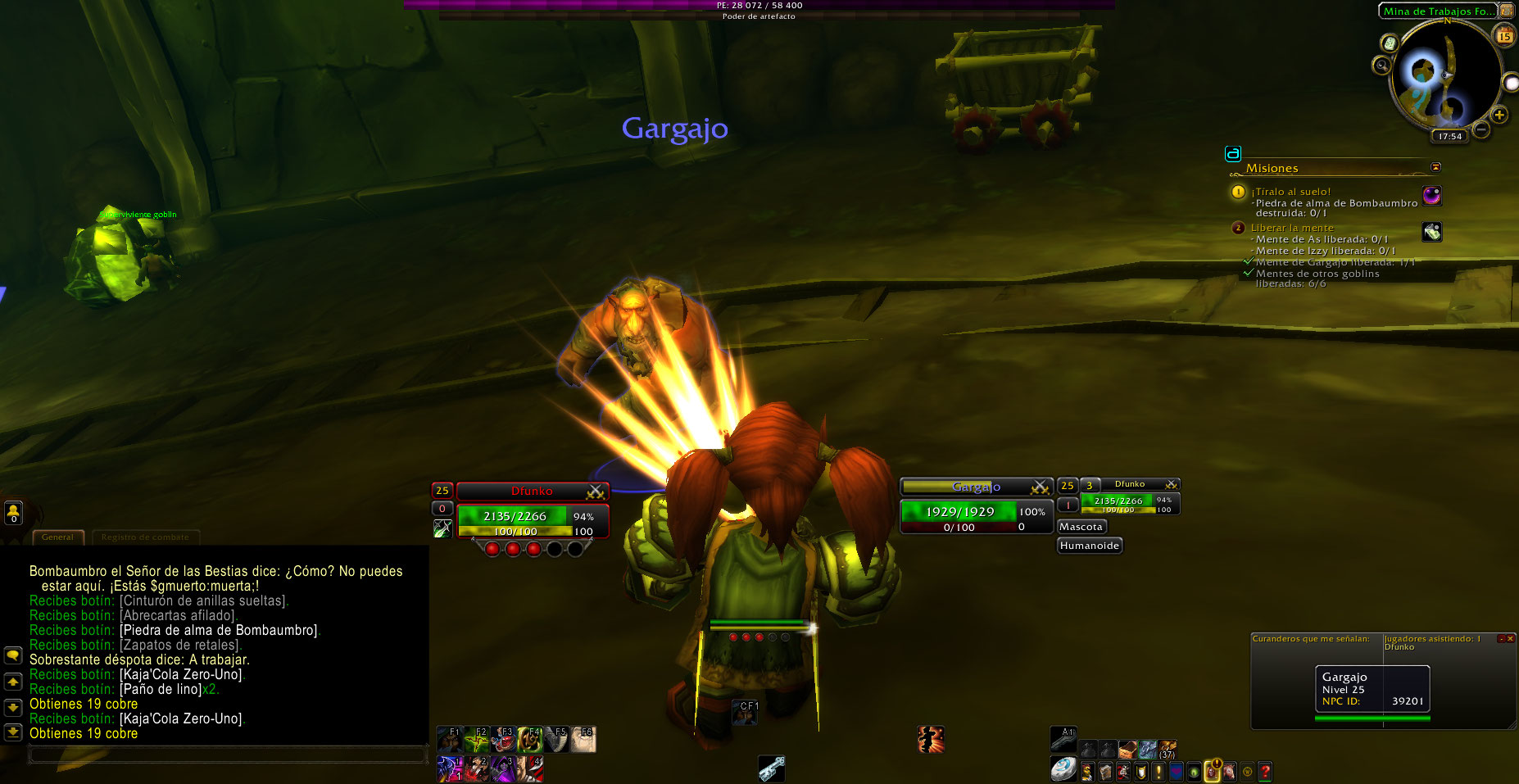The width and height of the screenshot is (1519, 784).
Task: Select the General chat tab
Action: (57, 537)
